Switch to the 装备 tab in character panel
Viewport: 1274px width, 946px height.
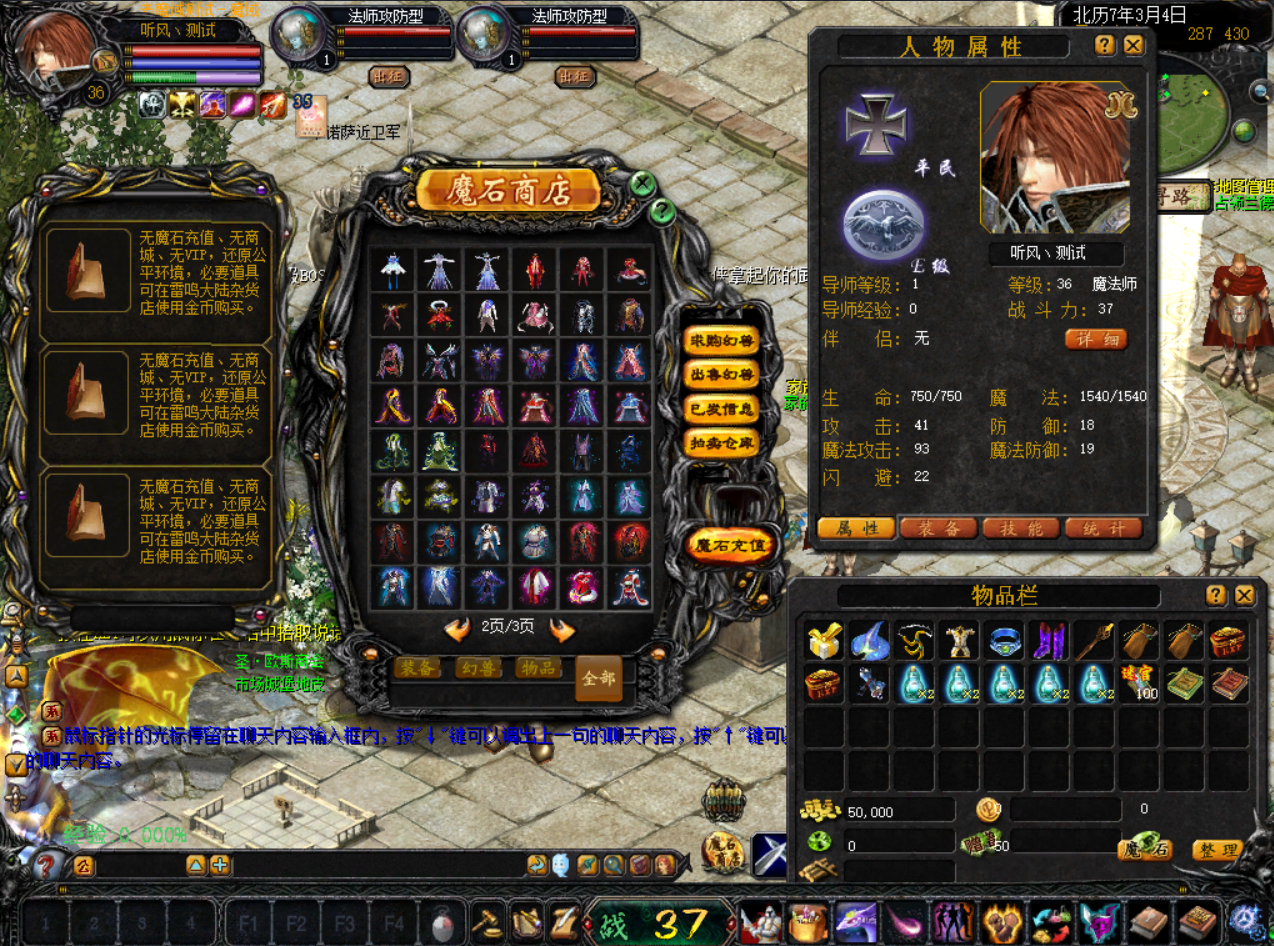coord(938,528)
